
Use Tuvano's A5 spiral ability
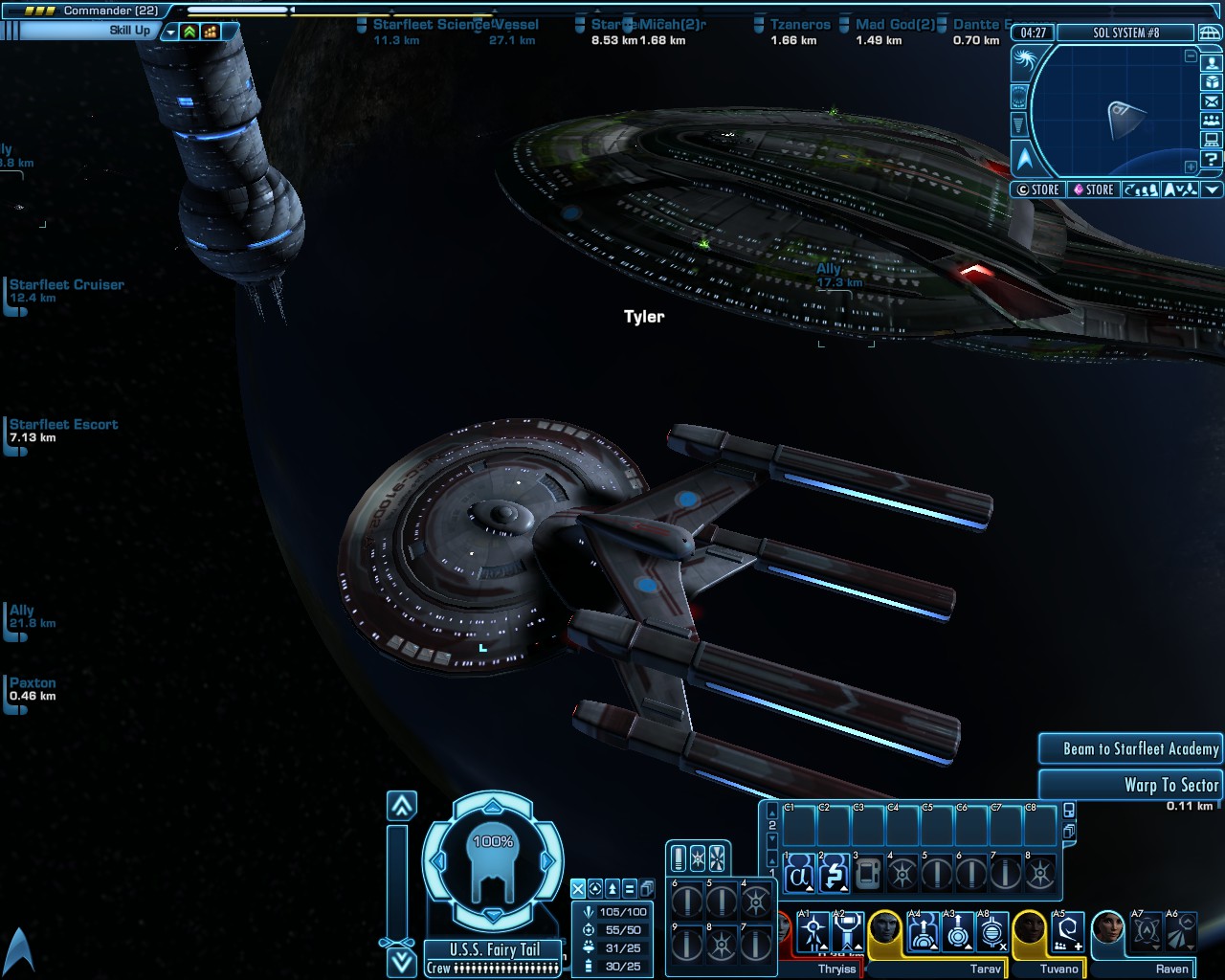tap(1067, 931)
